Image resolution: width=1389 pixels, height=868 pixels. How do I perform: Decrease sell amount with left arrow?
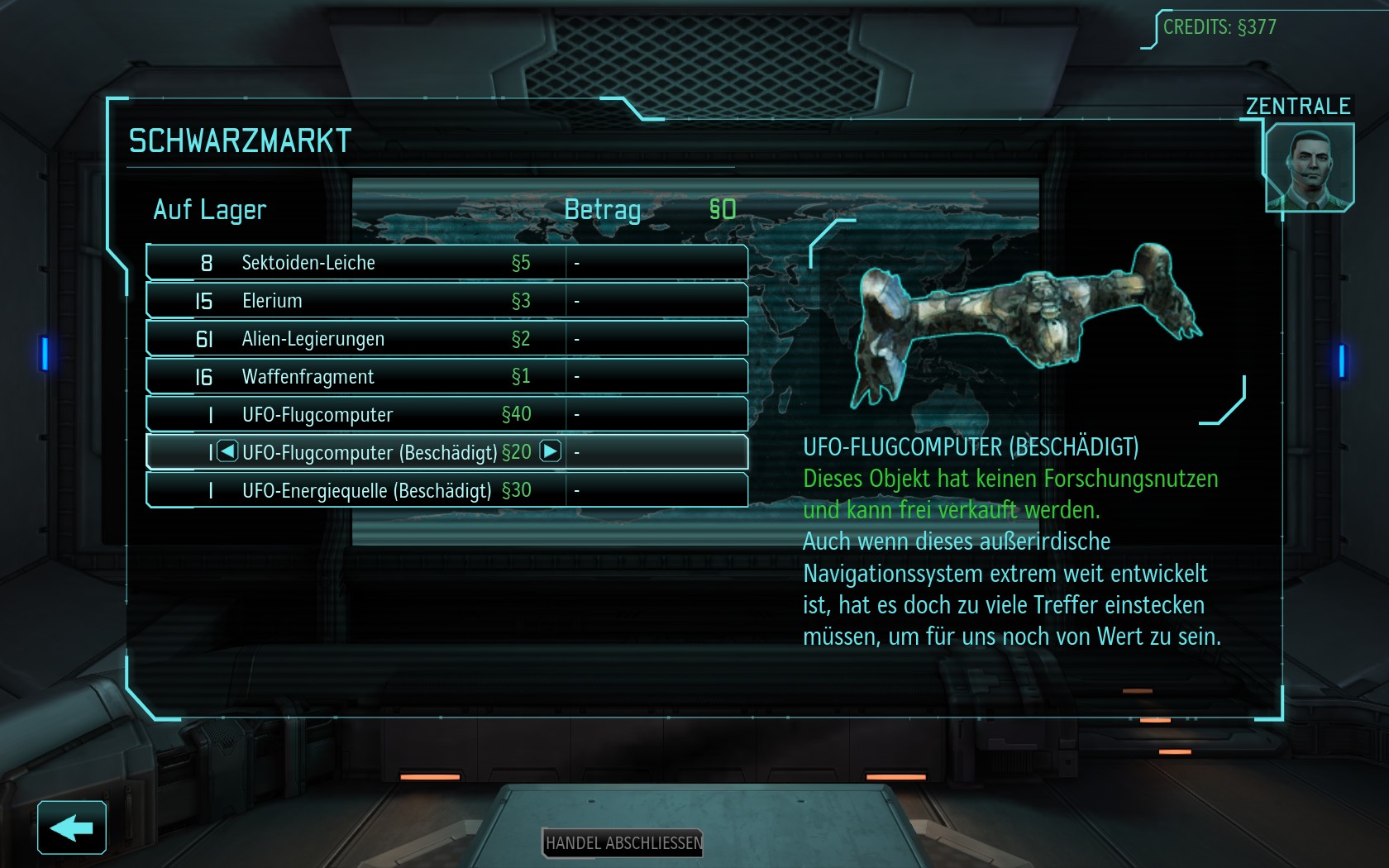227,451
